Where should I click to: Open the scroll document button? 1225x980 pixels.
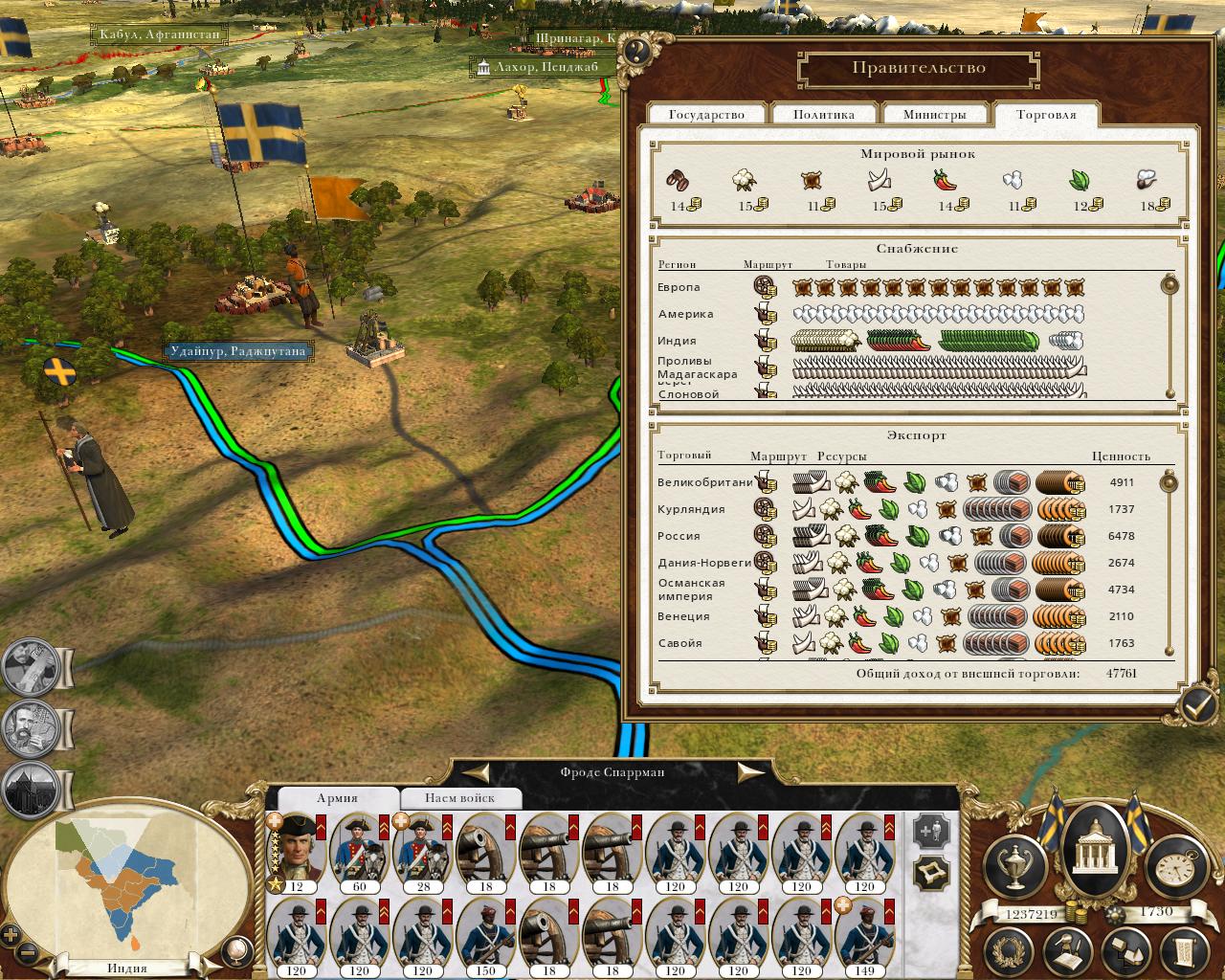pos(1181,953)
